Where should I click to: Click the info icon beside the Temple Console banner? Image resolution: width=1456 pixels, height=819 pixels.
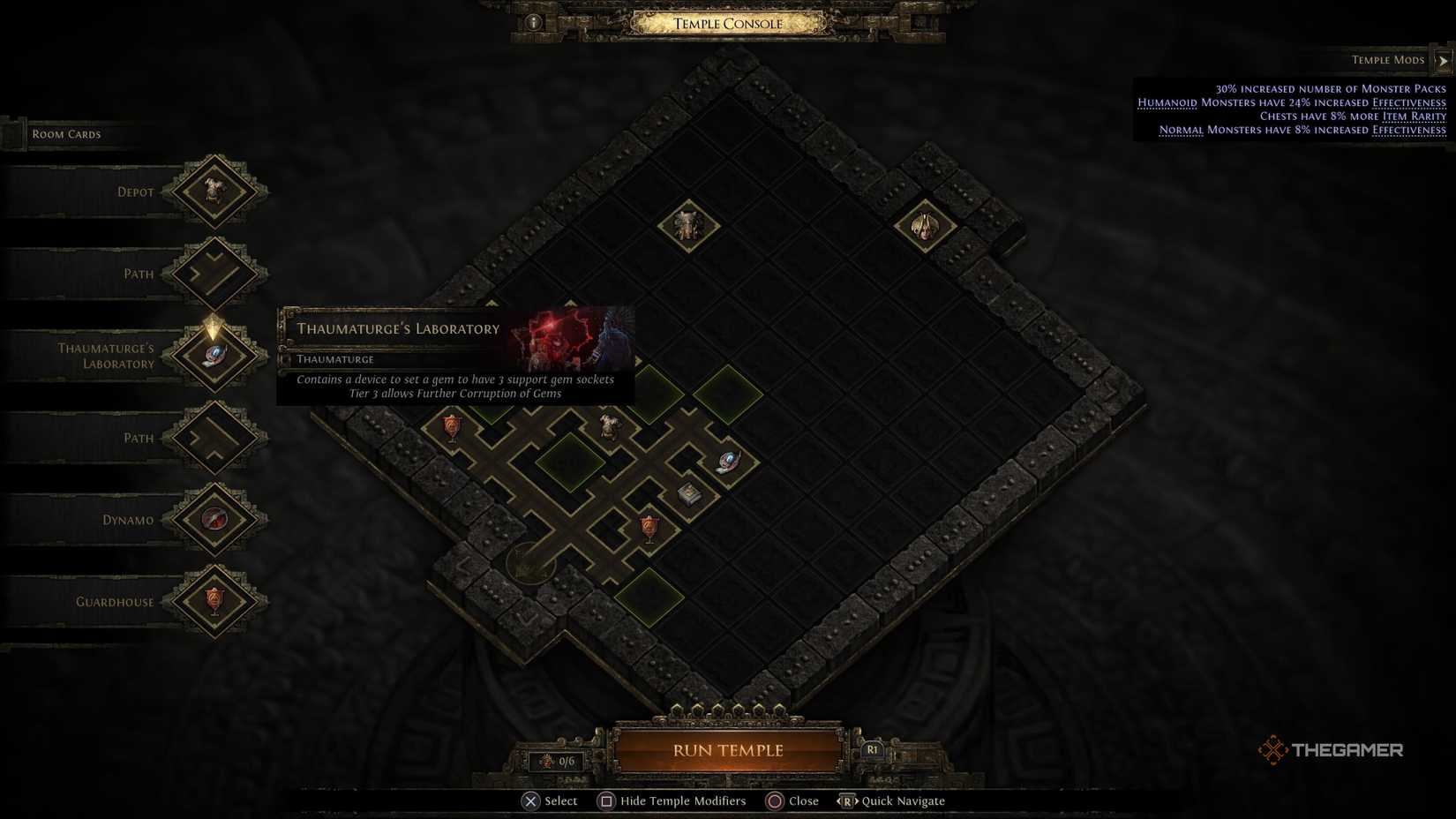click(x=532, y=21)
